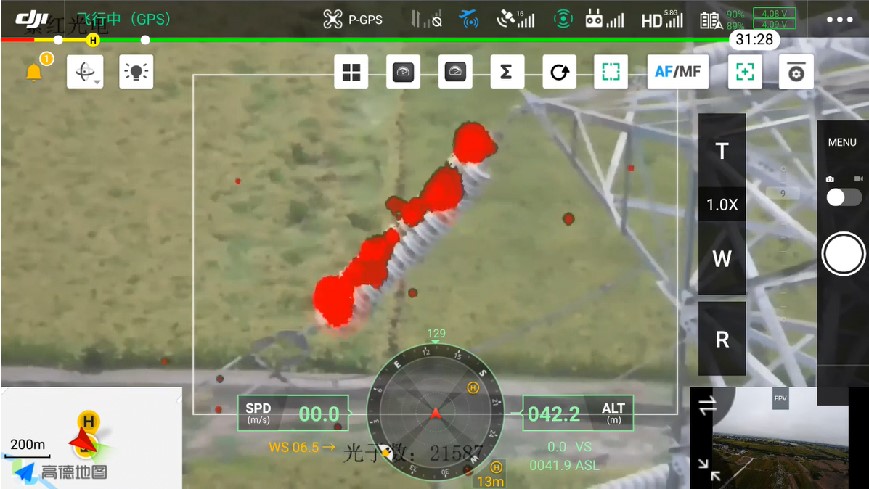Image resolution: width=869 pixels, height=489 pixels.
Task: Open the map thumbnail with home marker
Action: 90,437
